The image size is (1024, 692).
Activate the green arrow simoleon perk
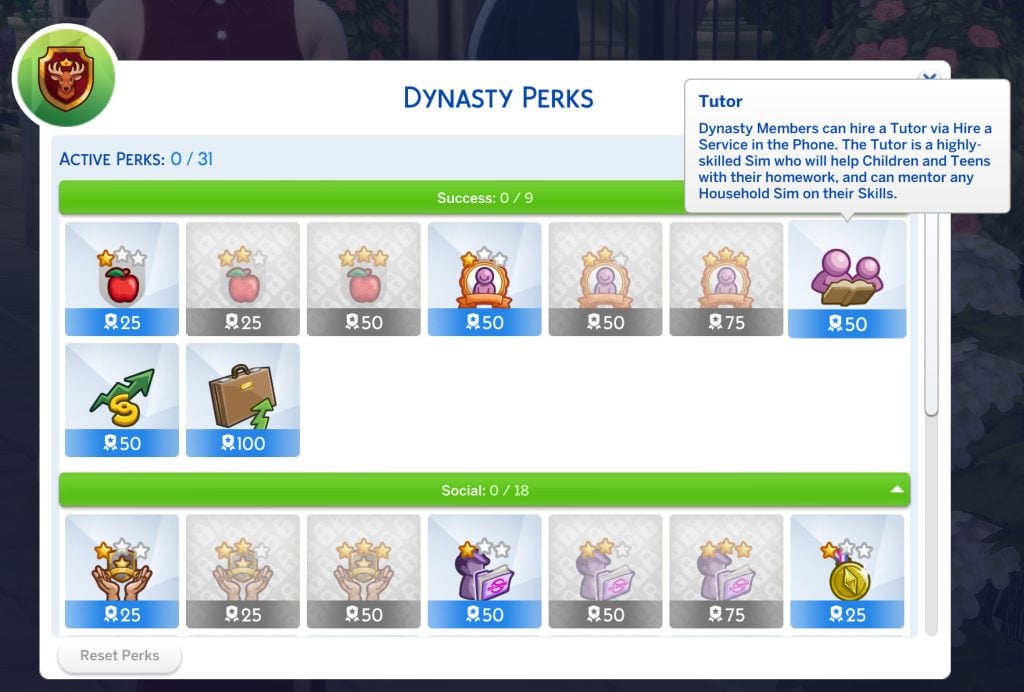click(122, 400)
